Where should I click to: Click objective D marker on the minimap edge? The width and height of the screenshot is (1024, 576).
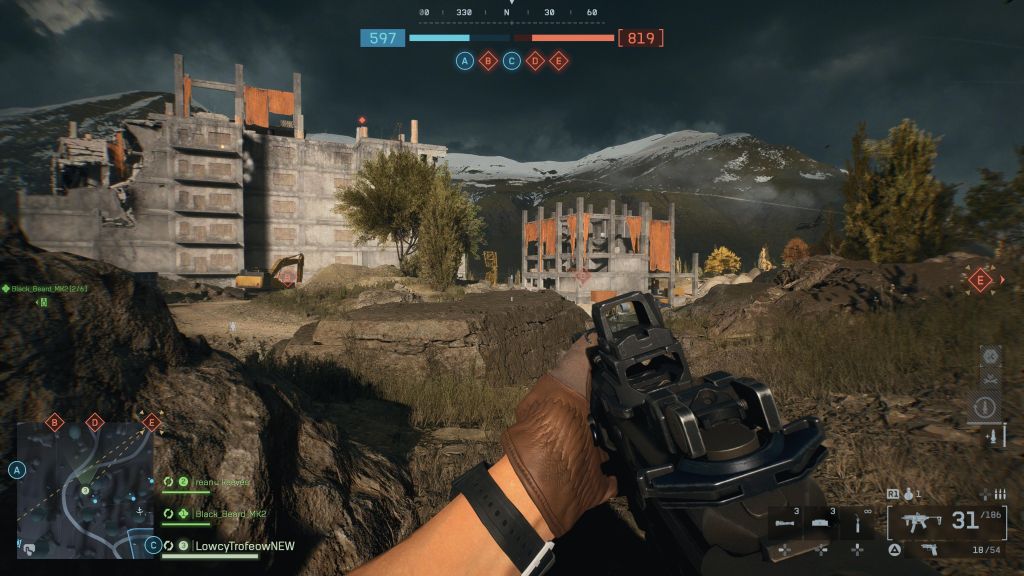click(95, 423)
